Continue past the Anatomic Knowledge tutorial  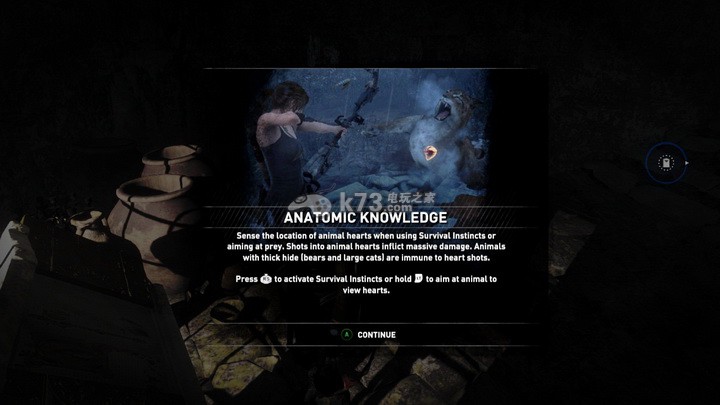(x=369, y=335)
